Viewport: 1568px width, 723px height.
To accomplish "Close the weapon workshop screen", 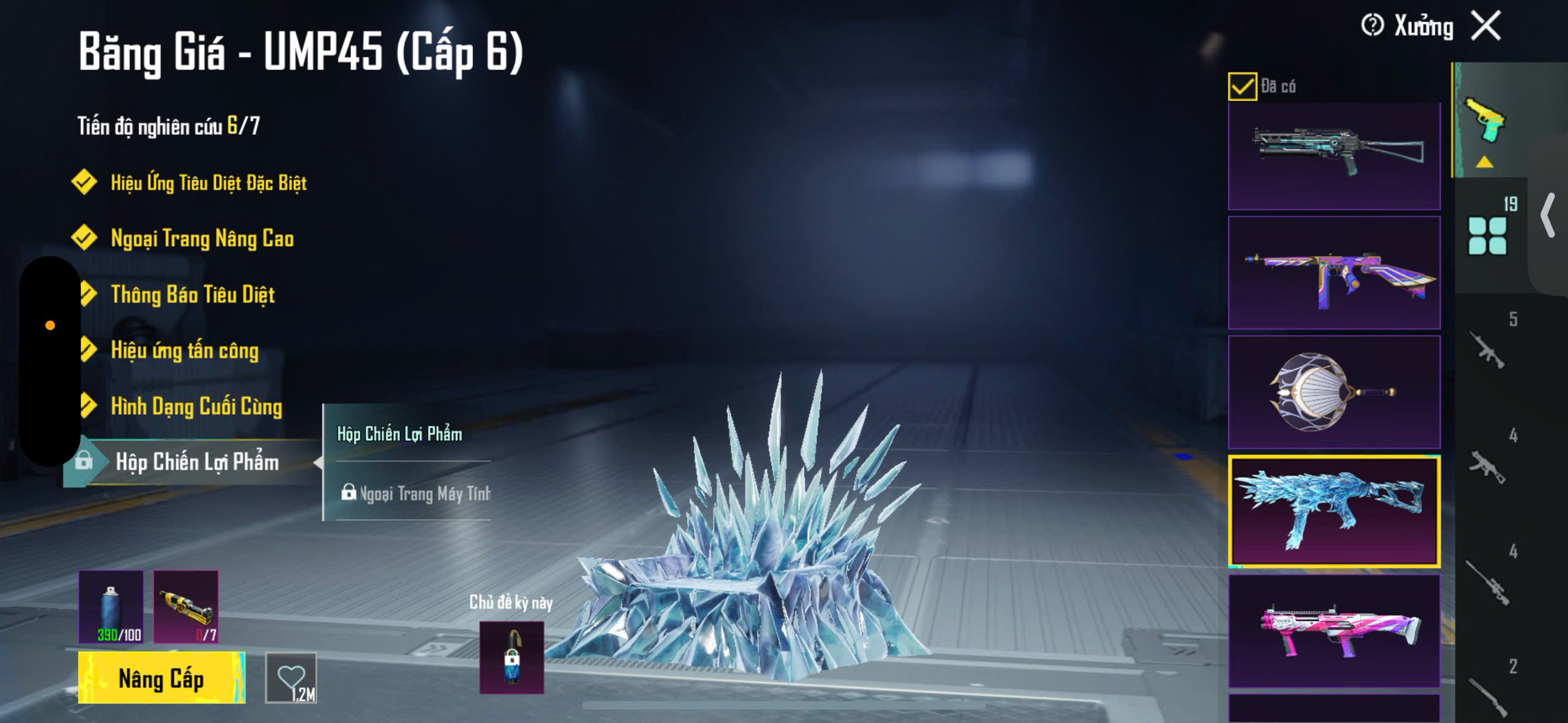I will coord(1486,26).
